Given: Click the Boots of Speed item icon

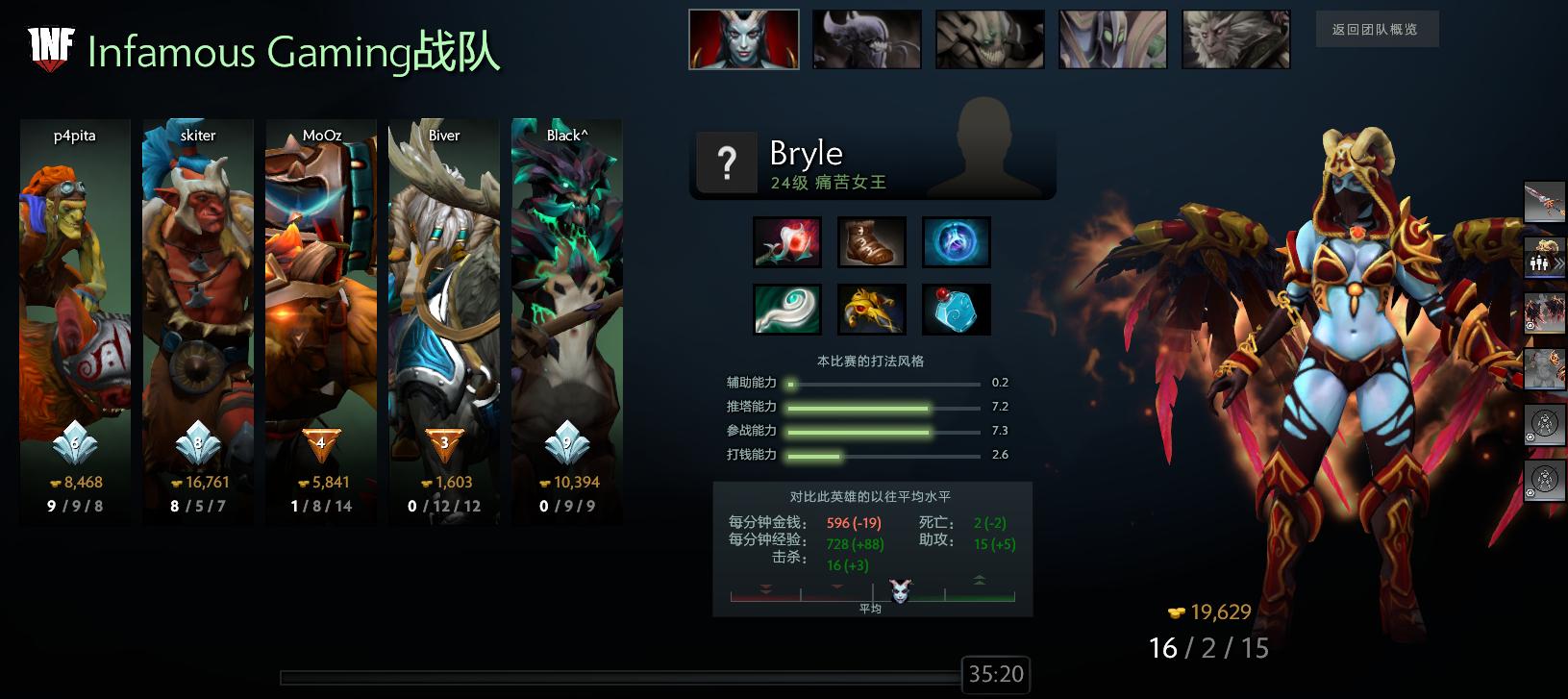Looking at the screenshot, I should (x=872, y=242).
